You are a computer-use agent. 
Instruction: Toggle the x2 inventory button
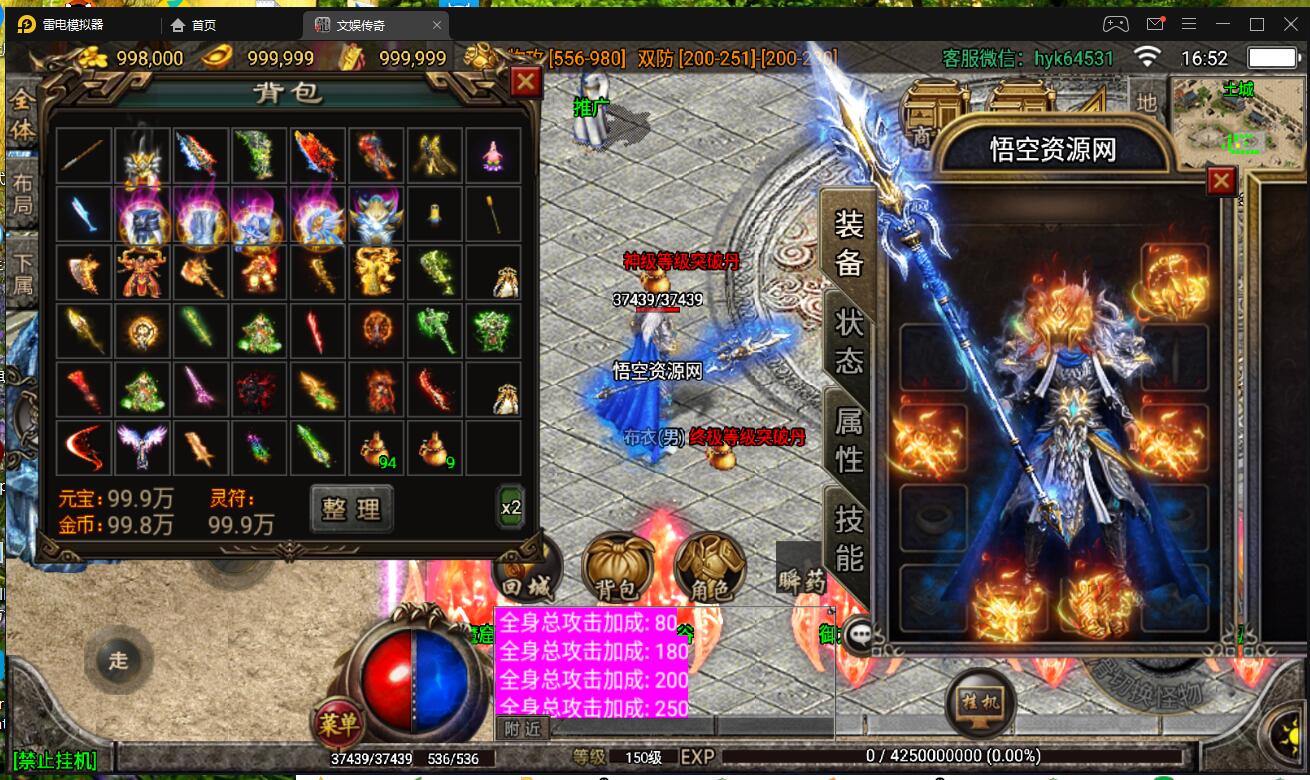coord(511,507)
